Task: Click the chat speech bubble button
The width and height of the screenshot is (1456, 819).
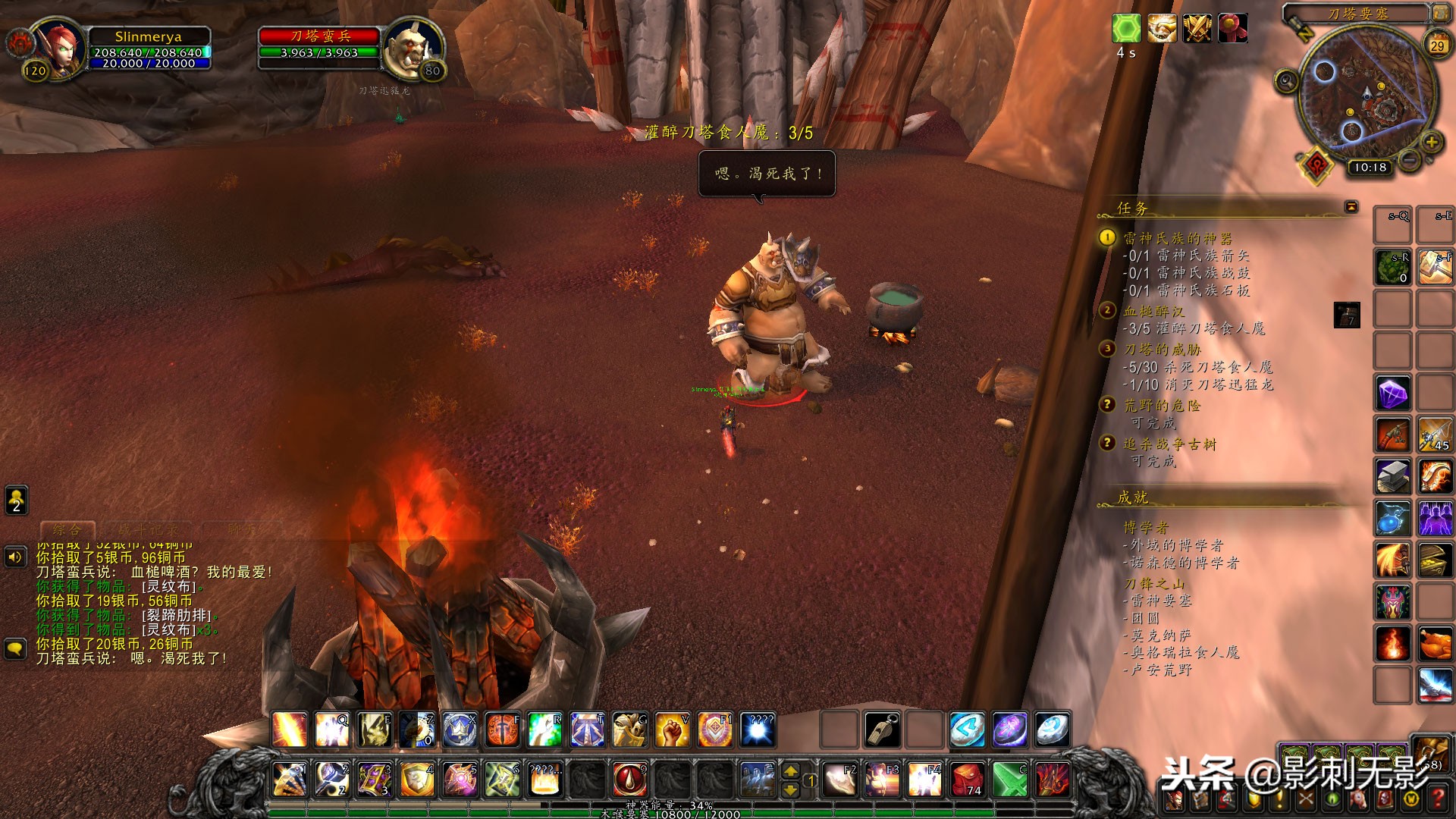Action: tap(16, 649)
